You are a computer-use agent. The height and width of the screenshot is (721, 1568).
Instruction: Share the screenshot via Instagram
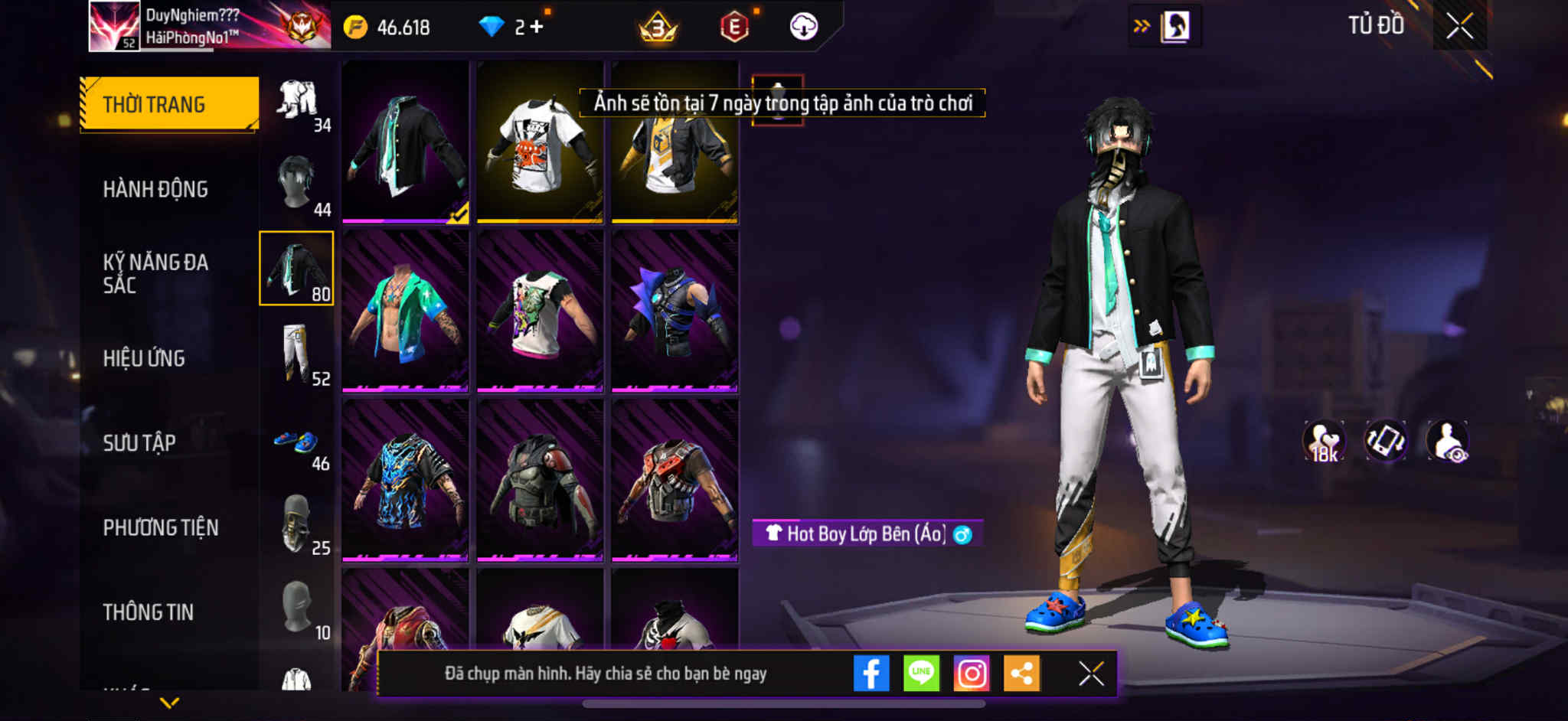click(x=972, y=674)
